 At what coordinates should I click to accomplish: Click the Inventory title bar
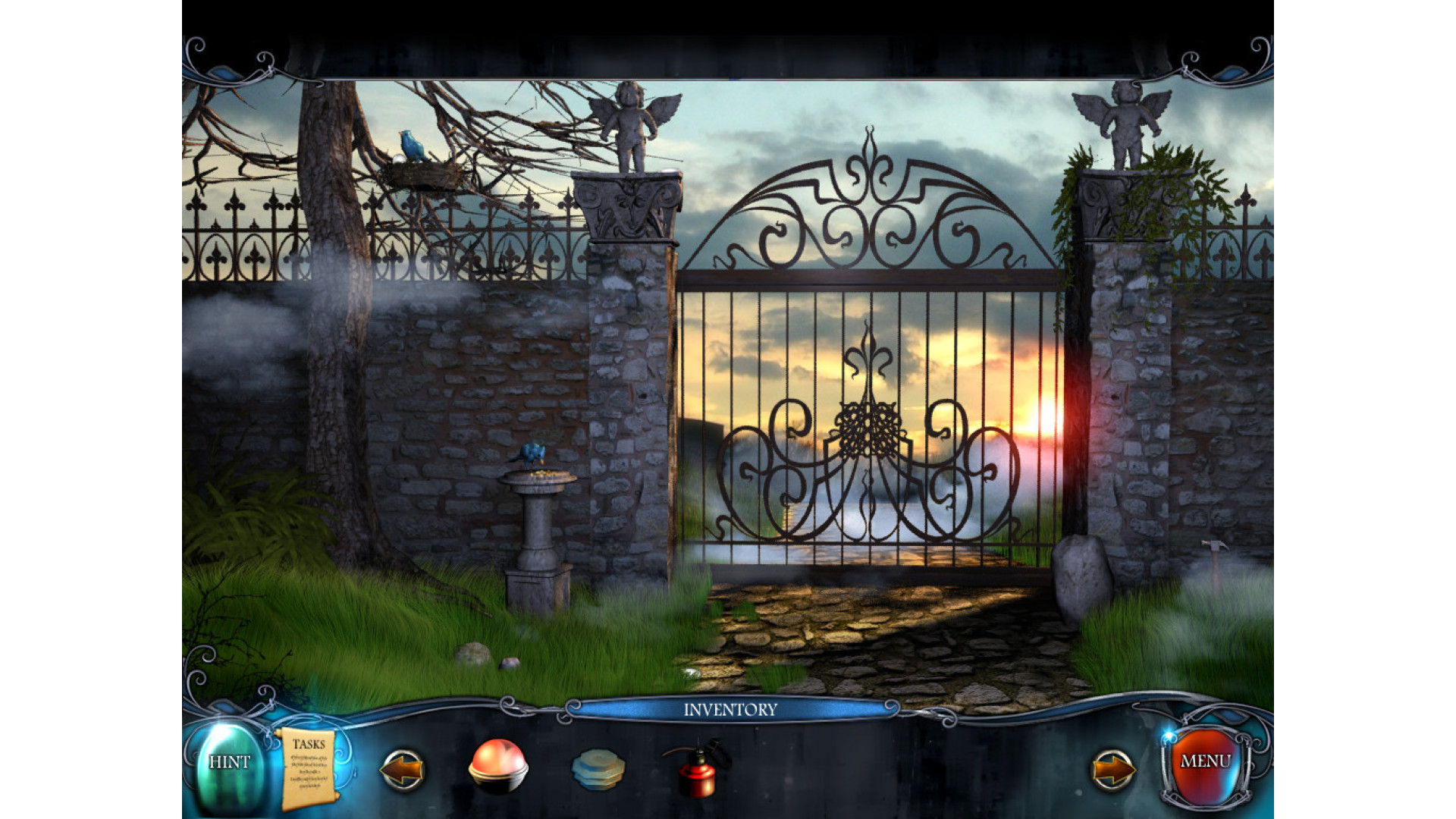(730, 710)
